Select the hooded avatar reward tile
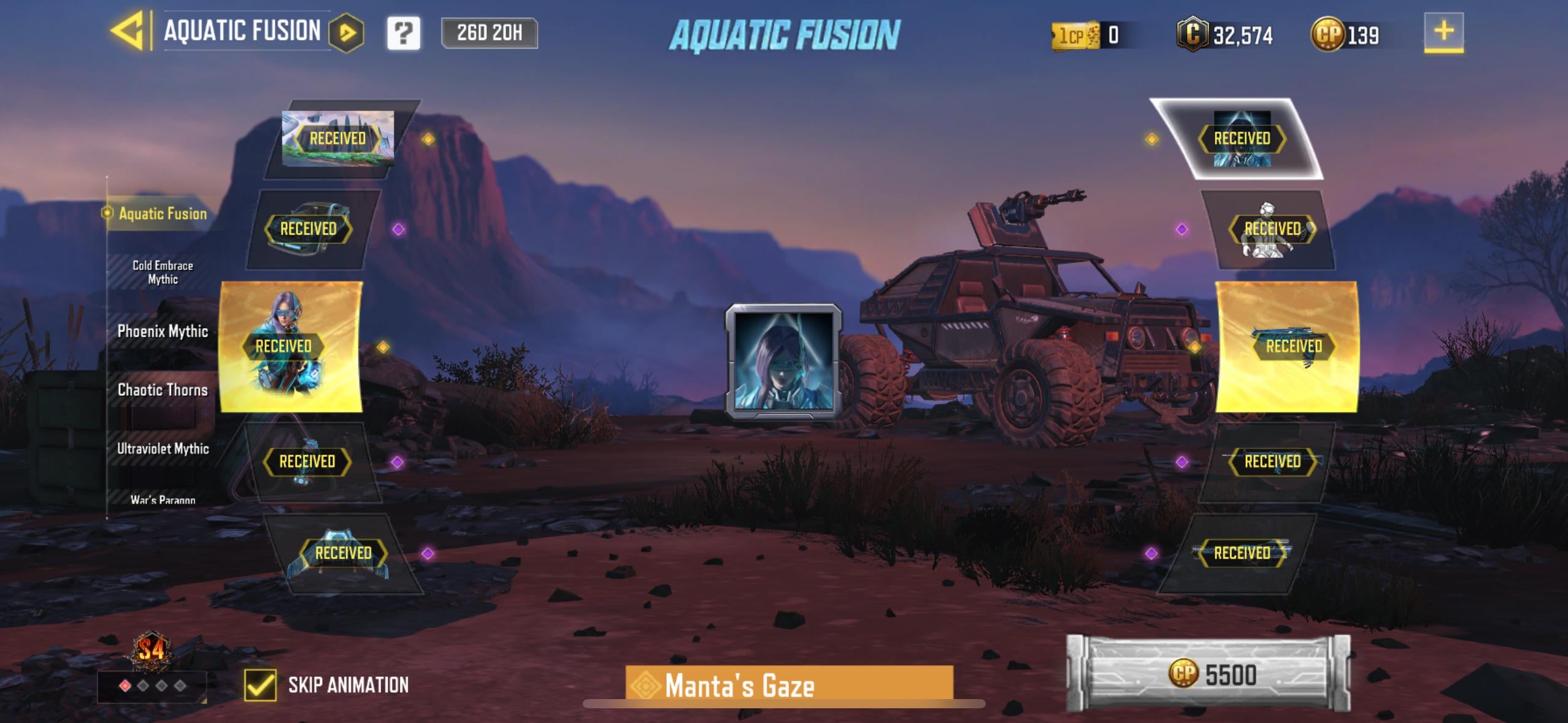The width and height of the screenshot is (1568, 723). 1242,139
